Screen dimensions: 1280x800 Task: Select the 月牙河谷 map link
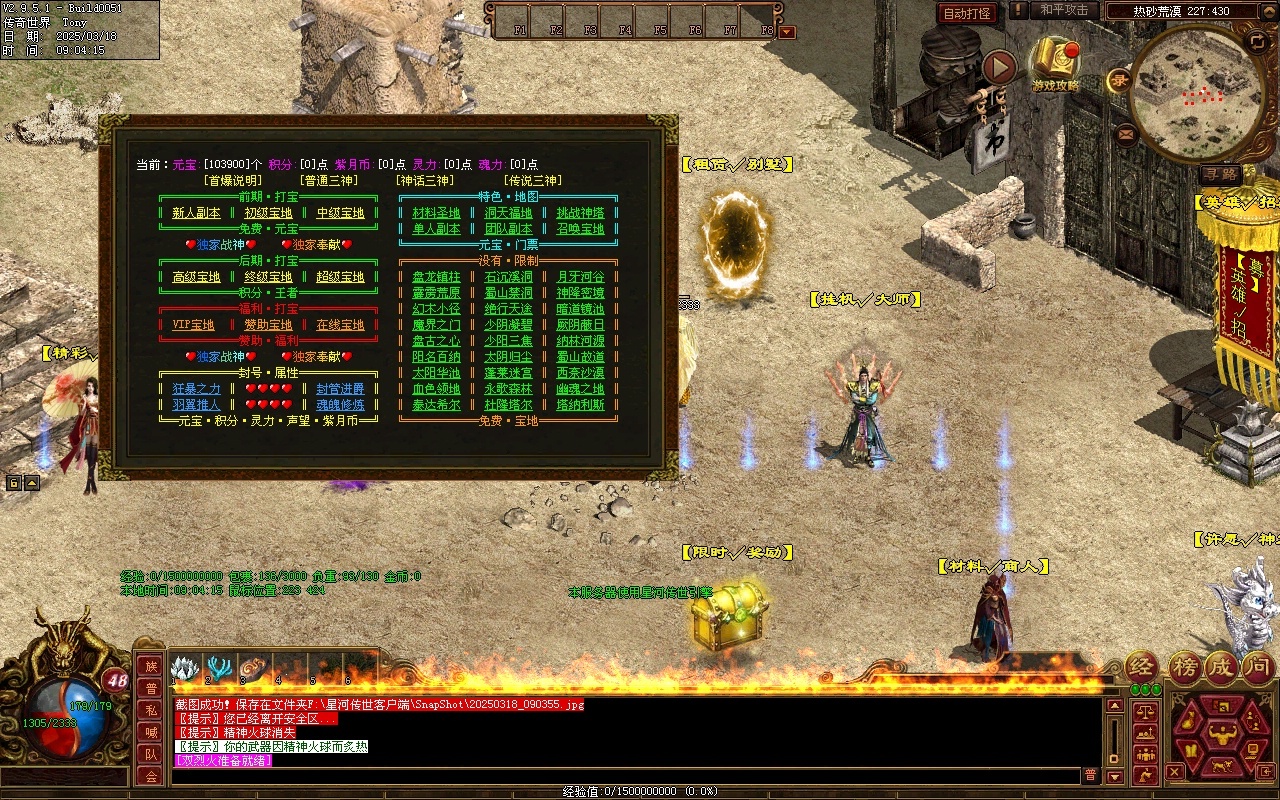(580, 277)
